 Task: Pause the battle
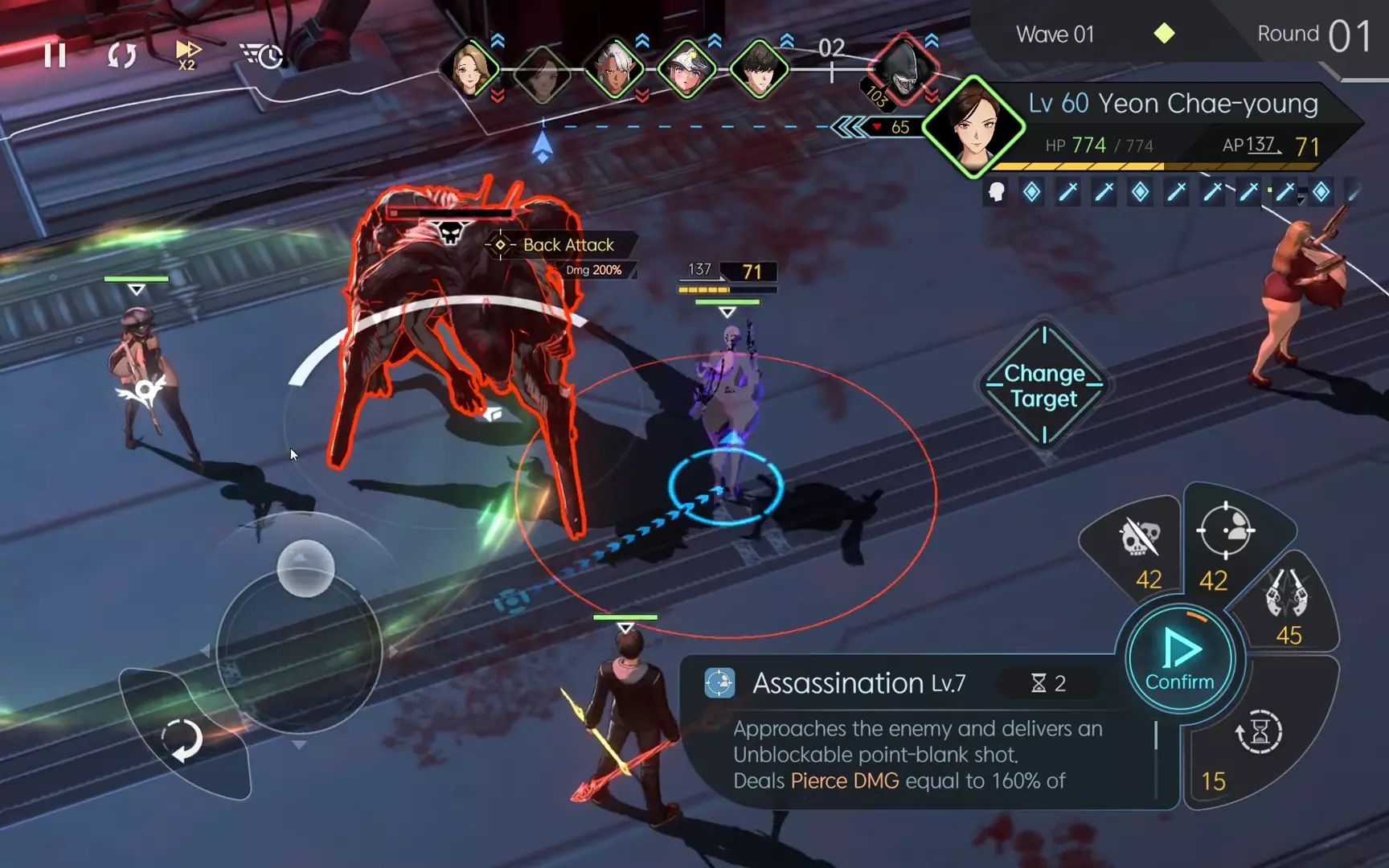point(55,55)
